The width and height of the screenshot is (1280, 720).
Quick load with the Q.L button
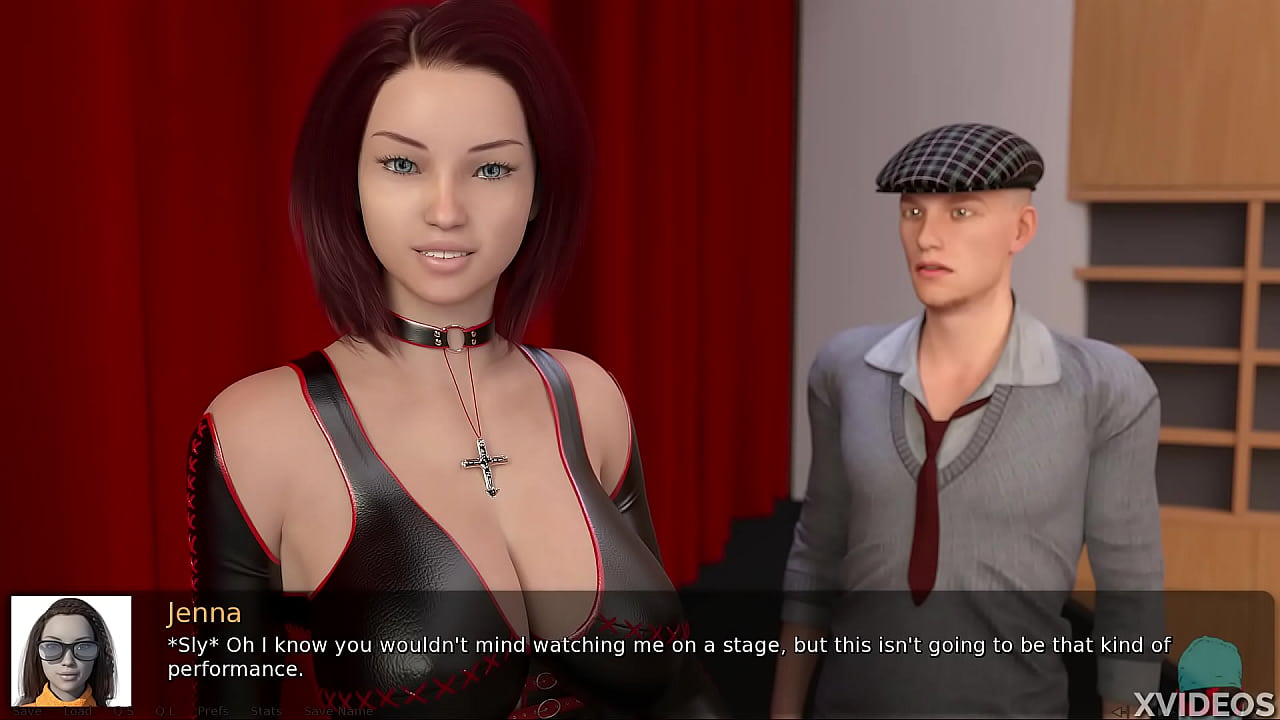click(165, 711)
